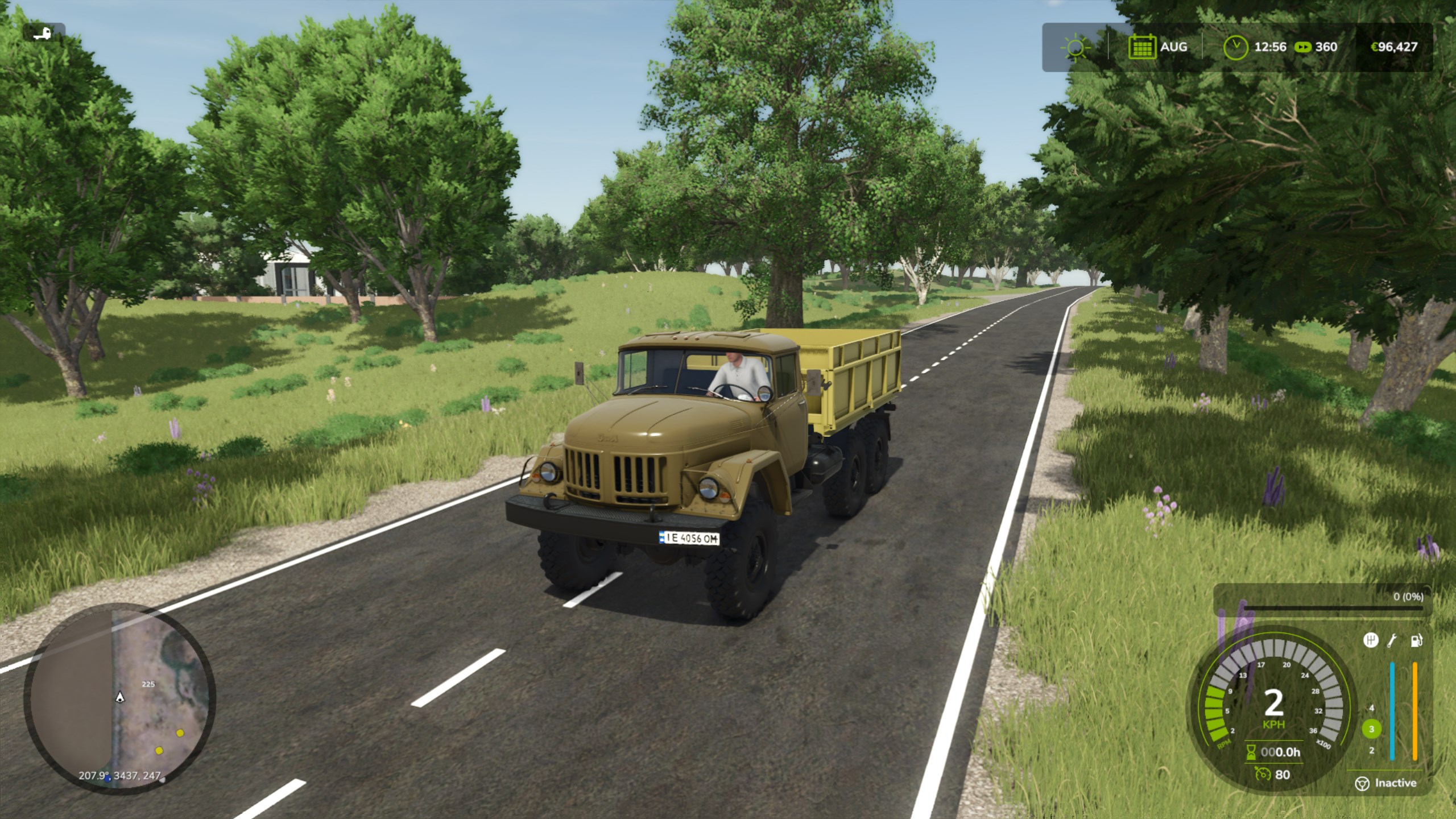Screen dimensions: 1456x819
Task: Open the calendar showing AUG
Action: [1141, 47]
